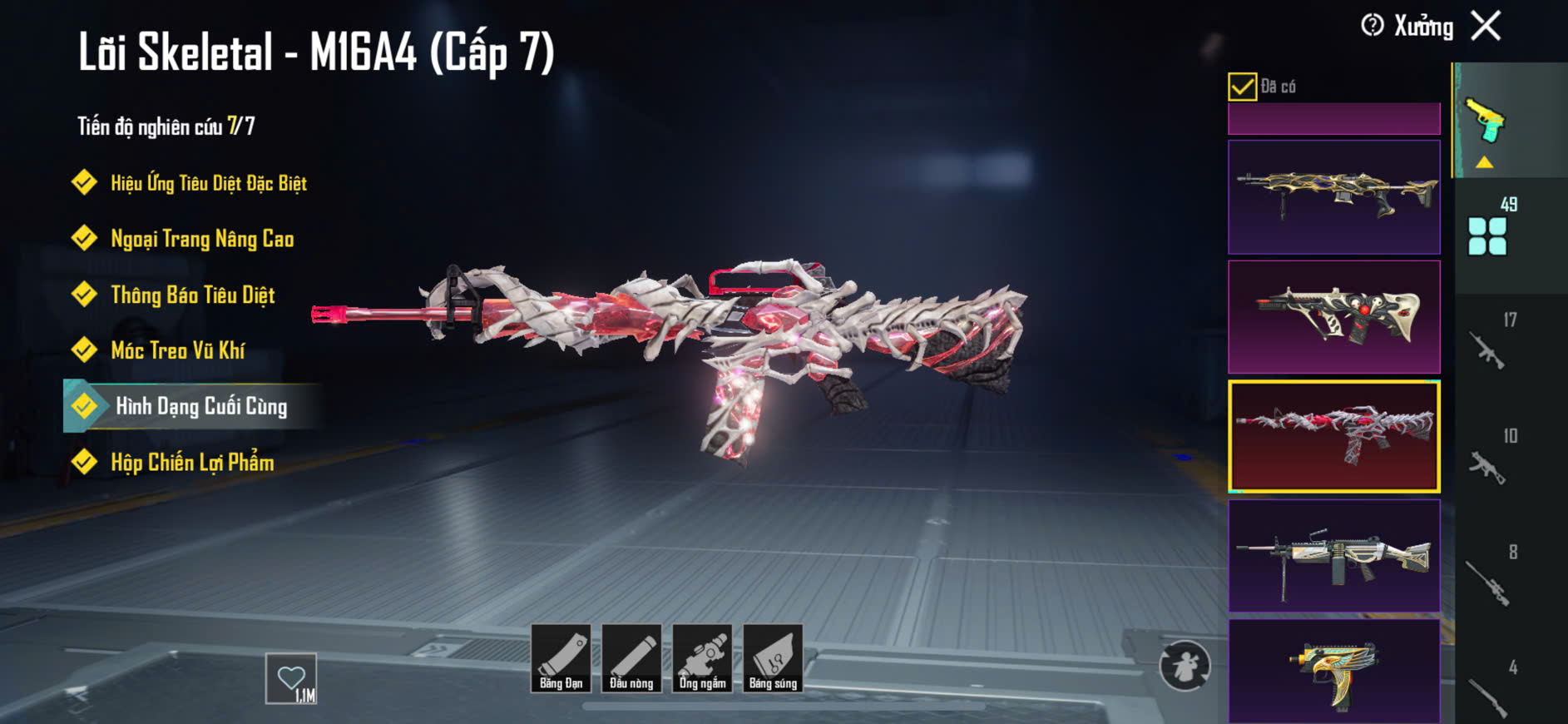The width and height of the screenshot is (1568, 724).
Task: Select Hiệu Ứng Tiêu Diệt Đặc Biệt upgrade
Action: (208, 183)
